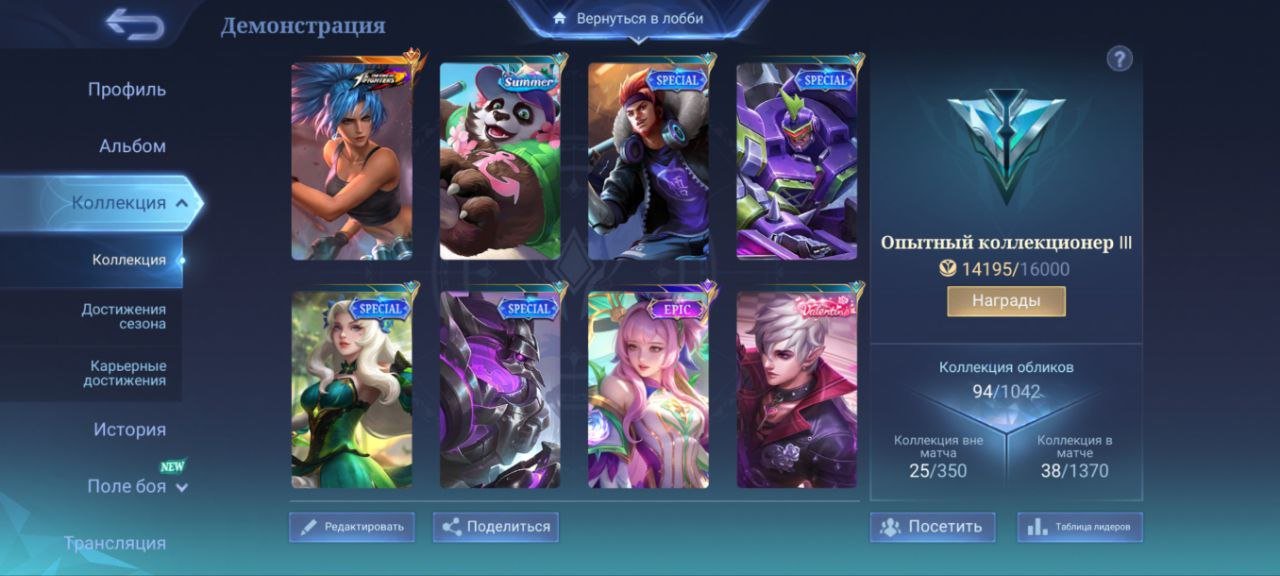Collapse the Коллекция menu section
The width and height of the screenshot is (1280, 576).
click(x=182, y=203)
